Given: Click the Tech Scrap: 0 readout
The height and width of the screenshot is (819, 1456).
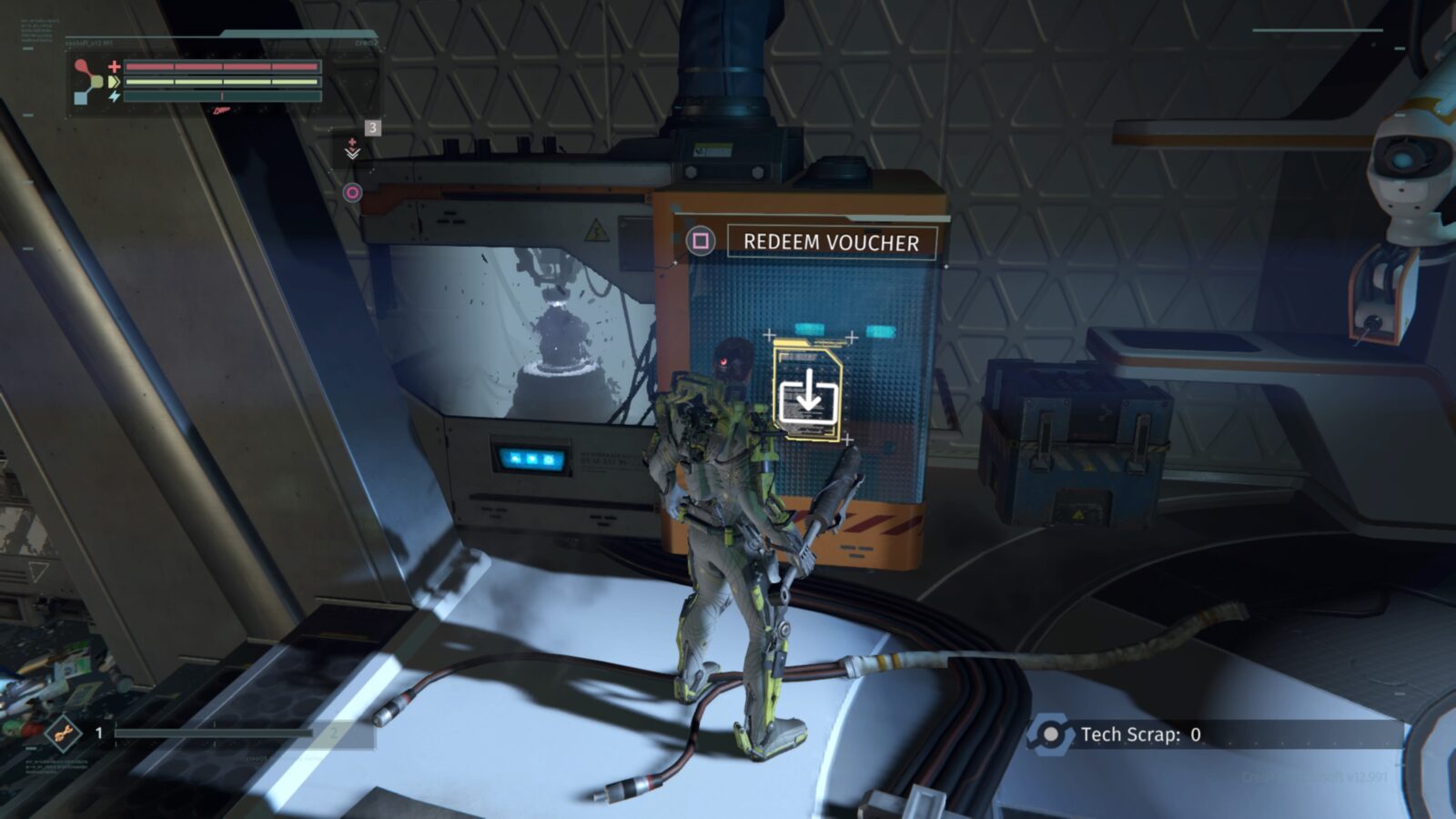Looking at the screenshot, I should coord(1140,733).
